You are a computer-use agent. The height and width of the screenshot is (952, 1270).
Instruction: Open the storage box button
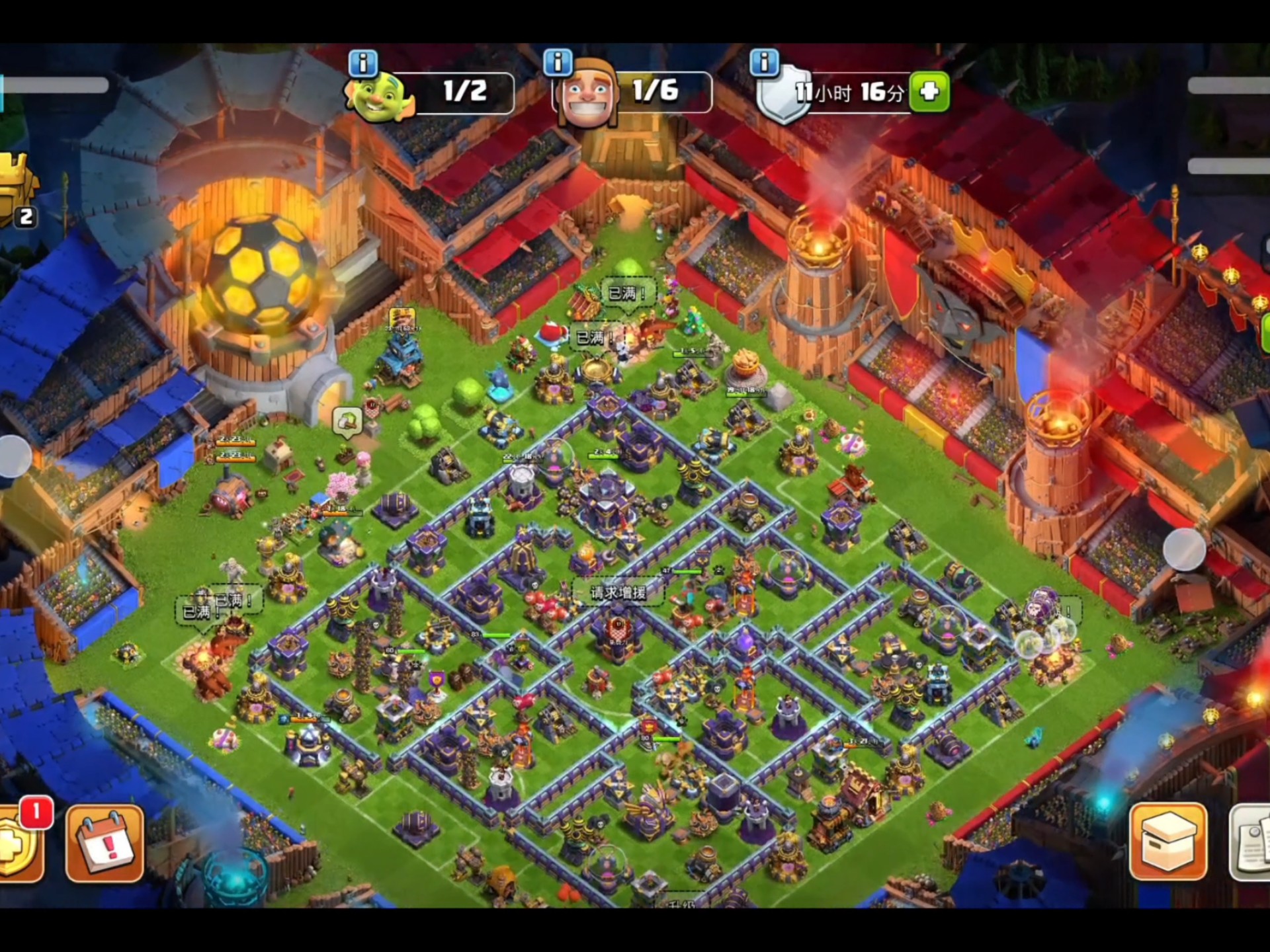pos(1167,842)
